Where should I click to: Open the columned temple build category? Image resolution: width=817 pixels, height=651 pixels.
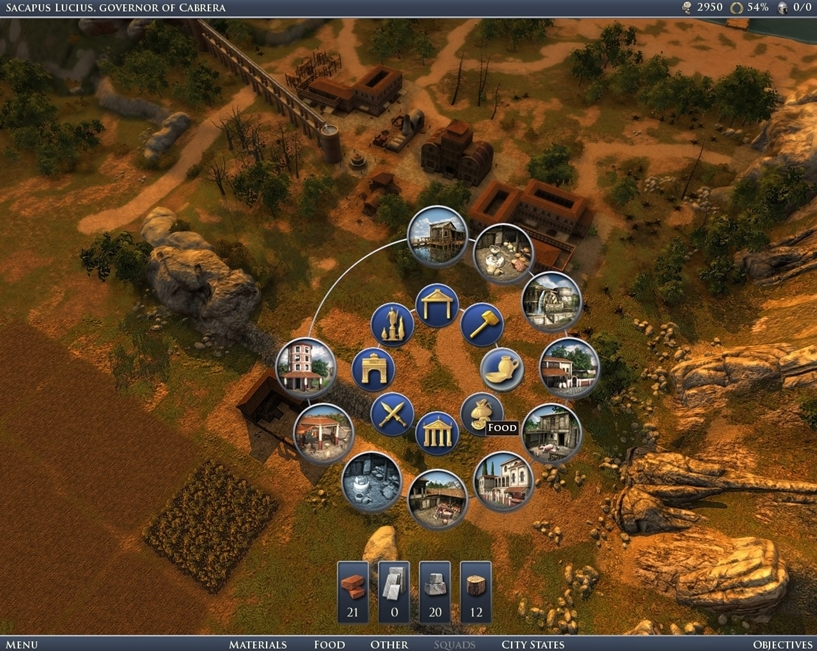[x=436, y=433]
